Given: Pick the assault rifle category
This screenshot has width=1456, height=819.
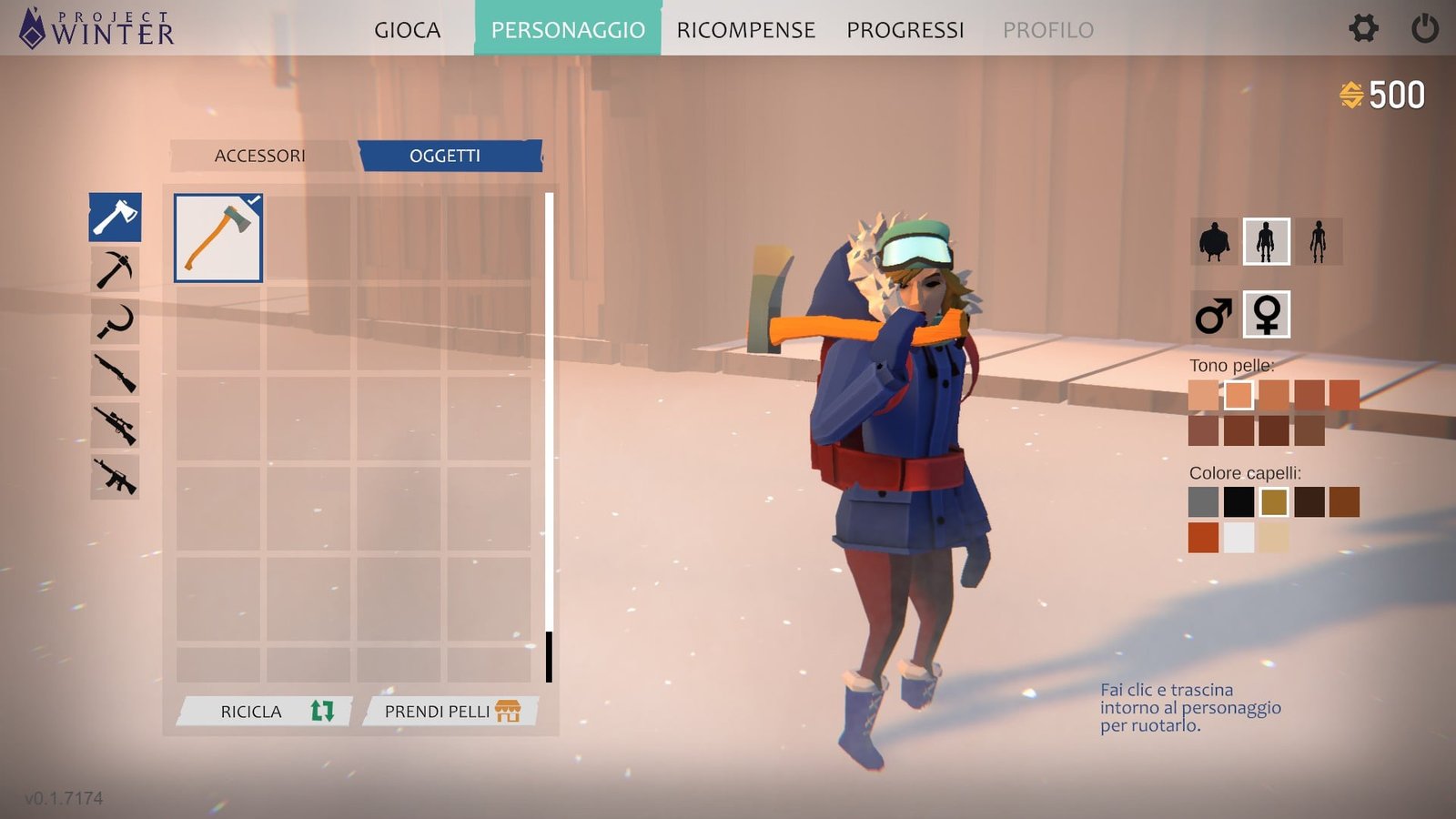Looking at the screenshot, I should 115,477.
